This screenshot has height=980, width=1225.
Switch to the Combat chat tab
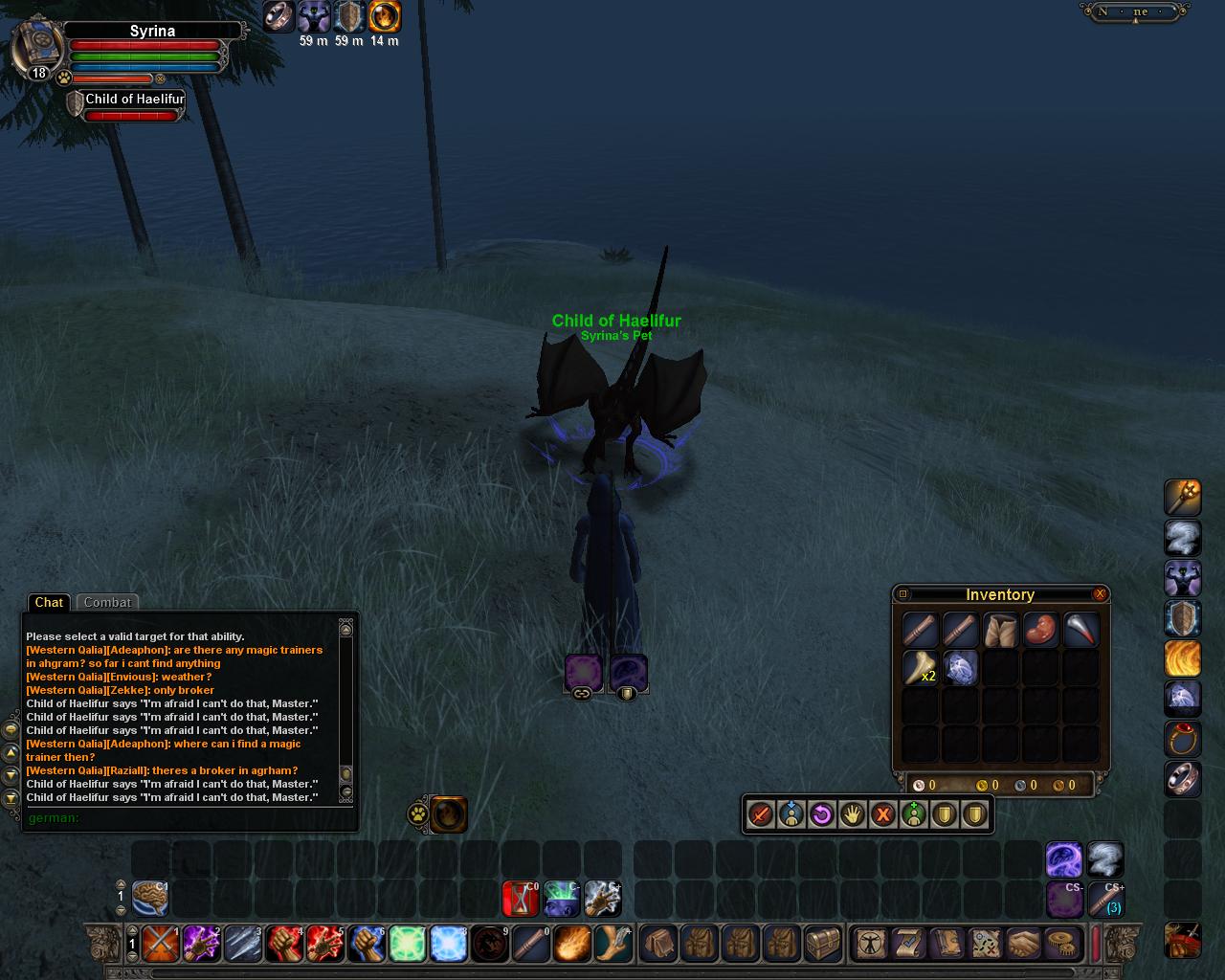click(x=107, y=602)
